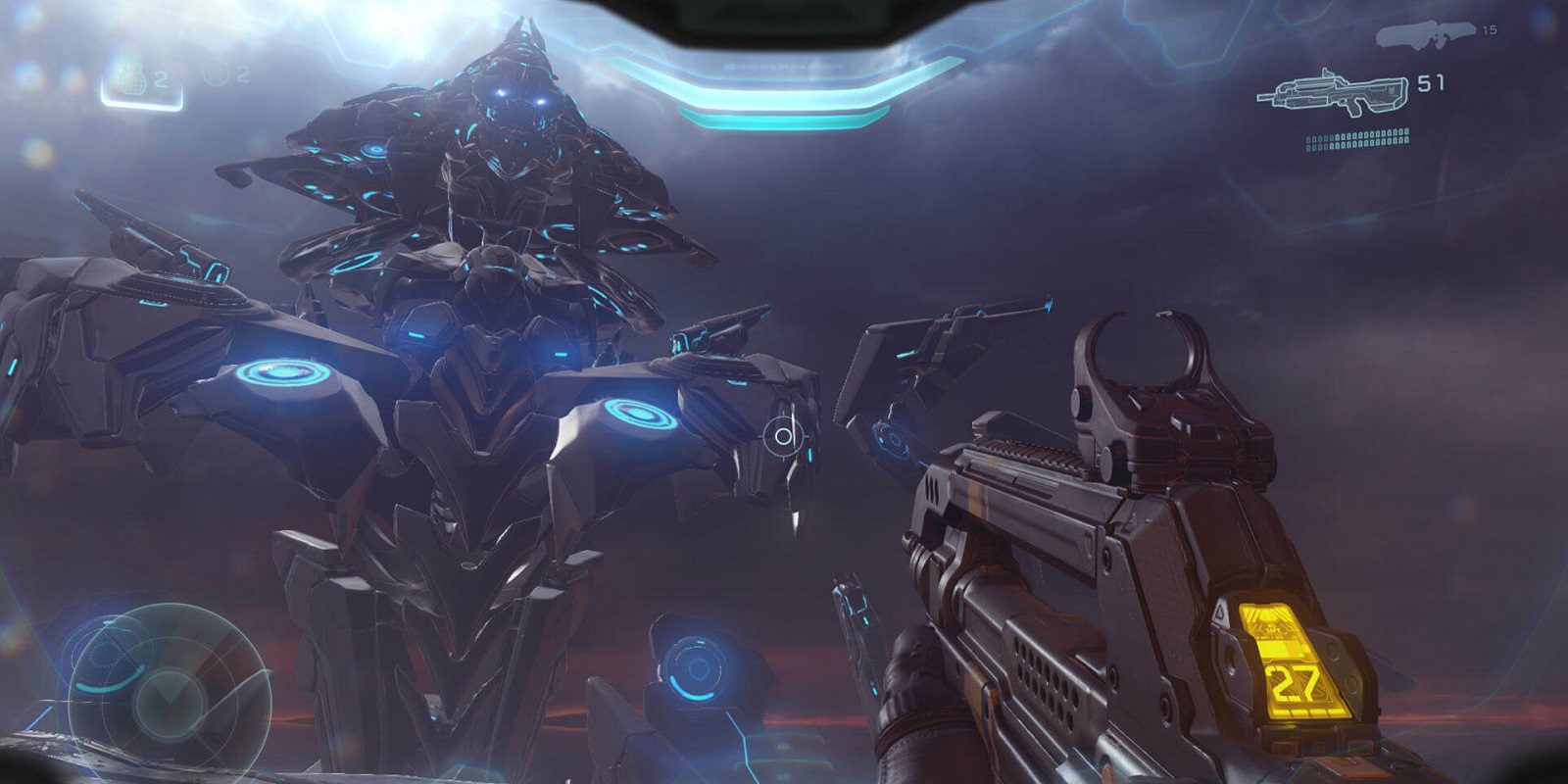Image resolution: width=1568 pixels, height=784 pixels.
Task: Select the plasma grenade icon beside the frag grenades
Action: 217,73
